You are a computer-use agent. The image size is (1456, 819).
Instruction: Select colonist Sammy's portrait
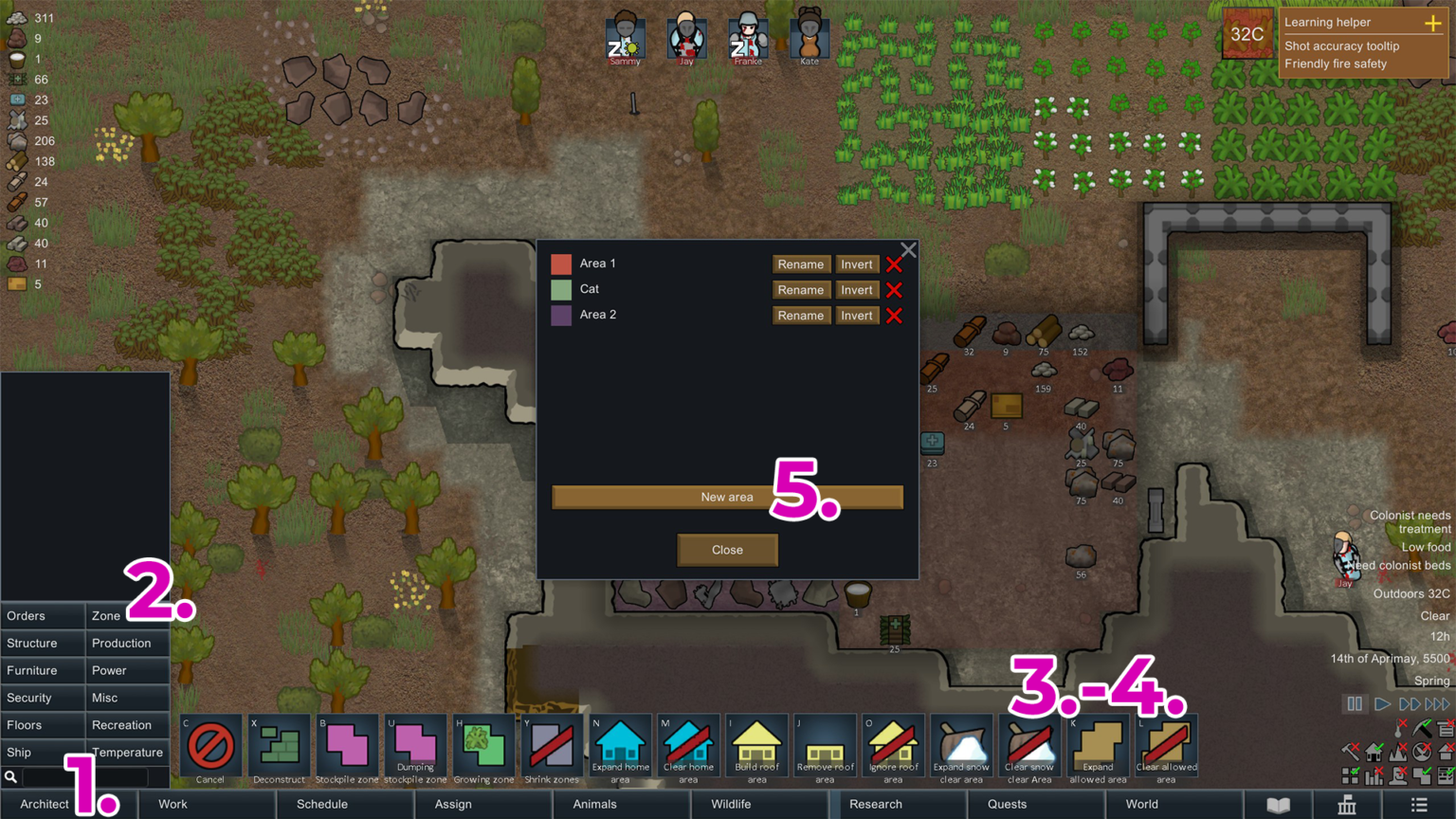click(625, 38)
